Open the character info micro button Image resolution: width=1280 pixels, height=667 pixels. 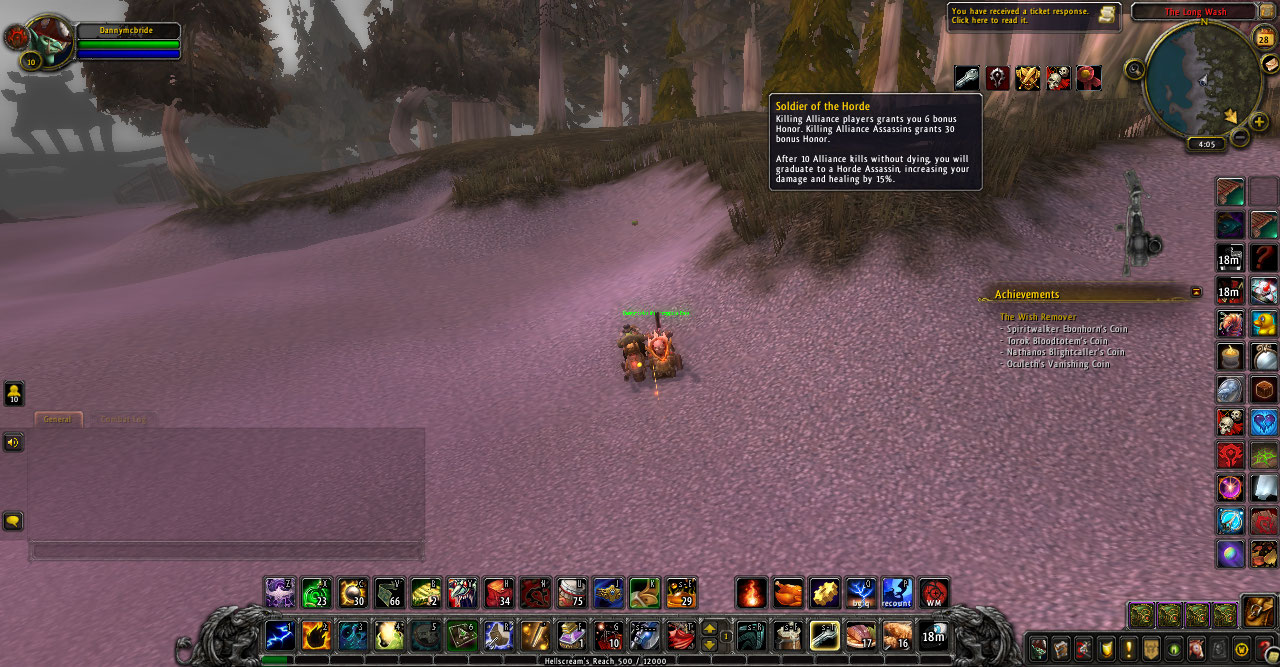coord(1039,648)
